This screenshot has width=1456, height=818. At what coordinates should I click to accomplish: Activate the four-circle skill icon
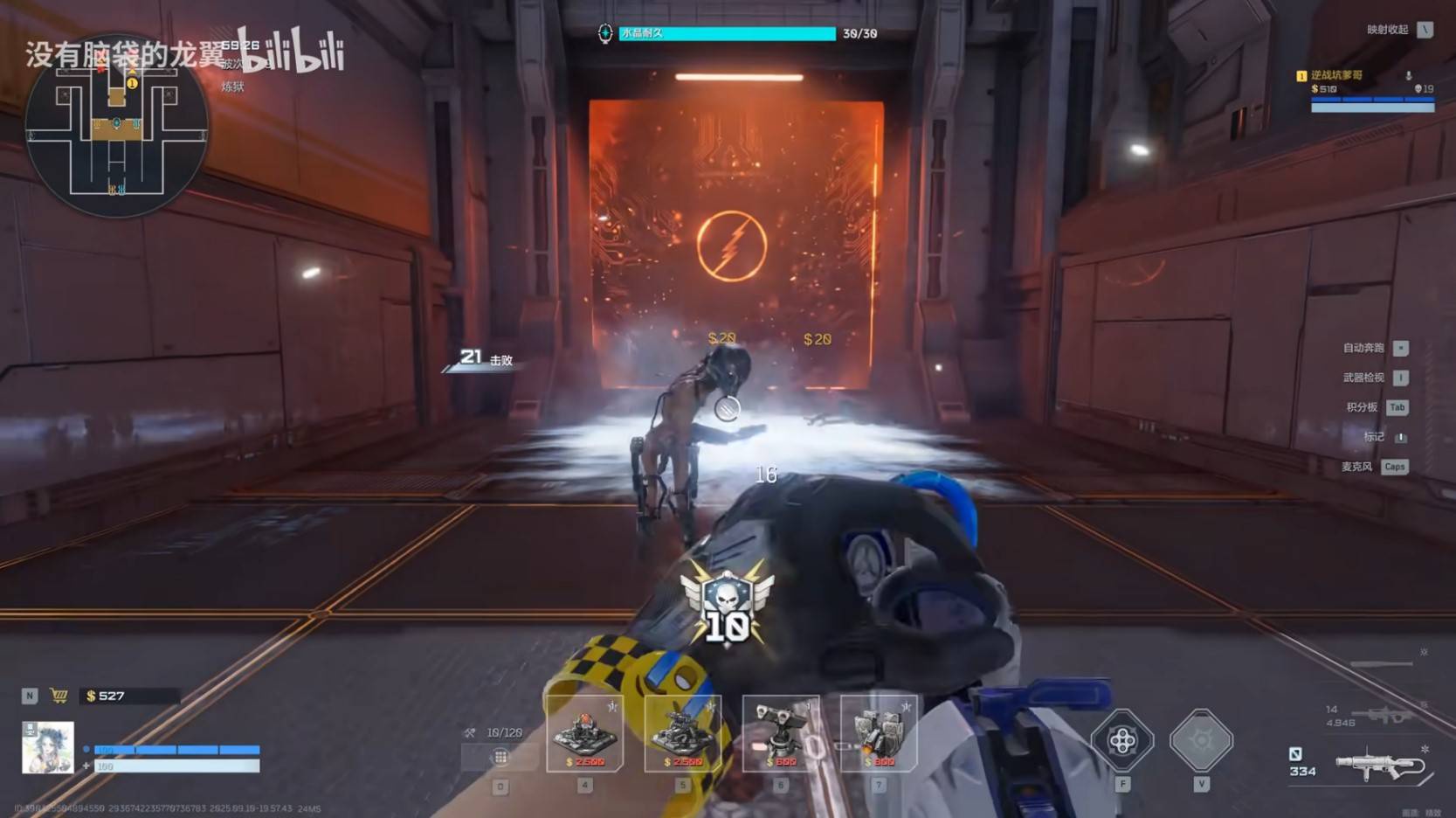(x=1122, y=741)
